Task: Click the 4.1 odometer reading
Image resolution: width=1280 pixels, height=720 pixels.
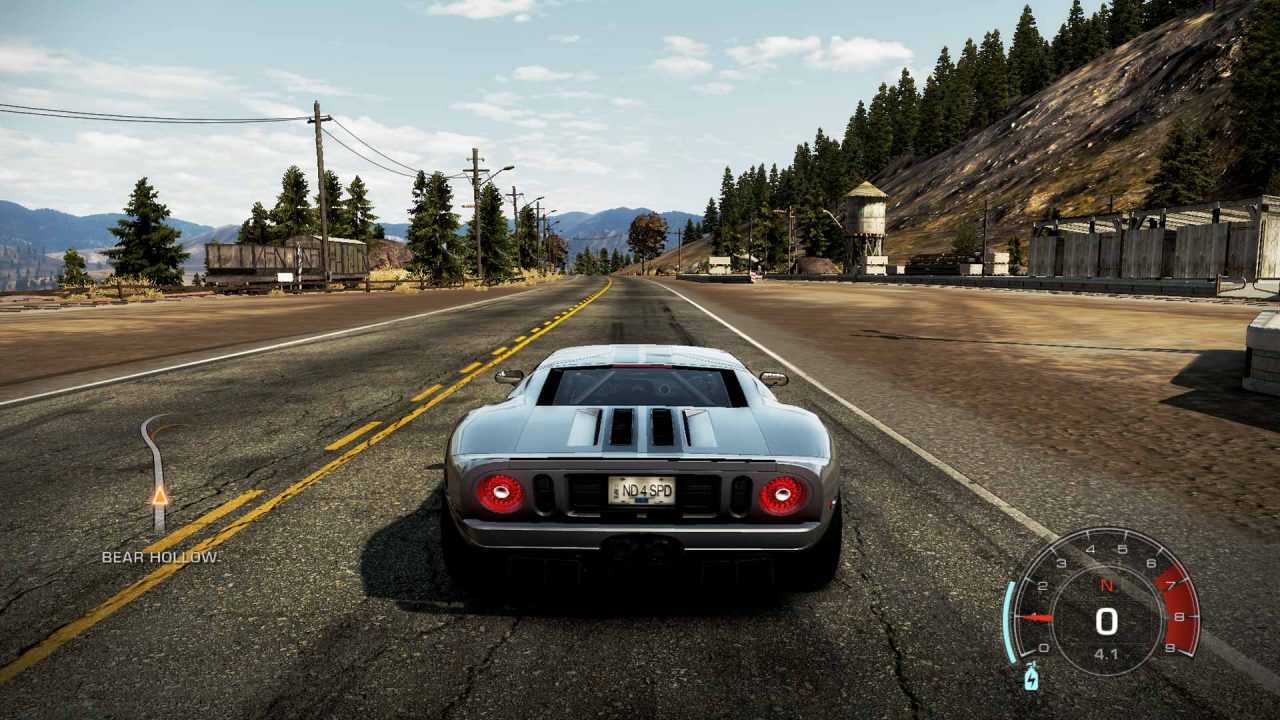Action: (x=1106, y=652)
